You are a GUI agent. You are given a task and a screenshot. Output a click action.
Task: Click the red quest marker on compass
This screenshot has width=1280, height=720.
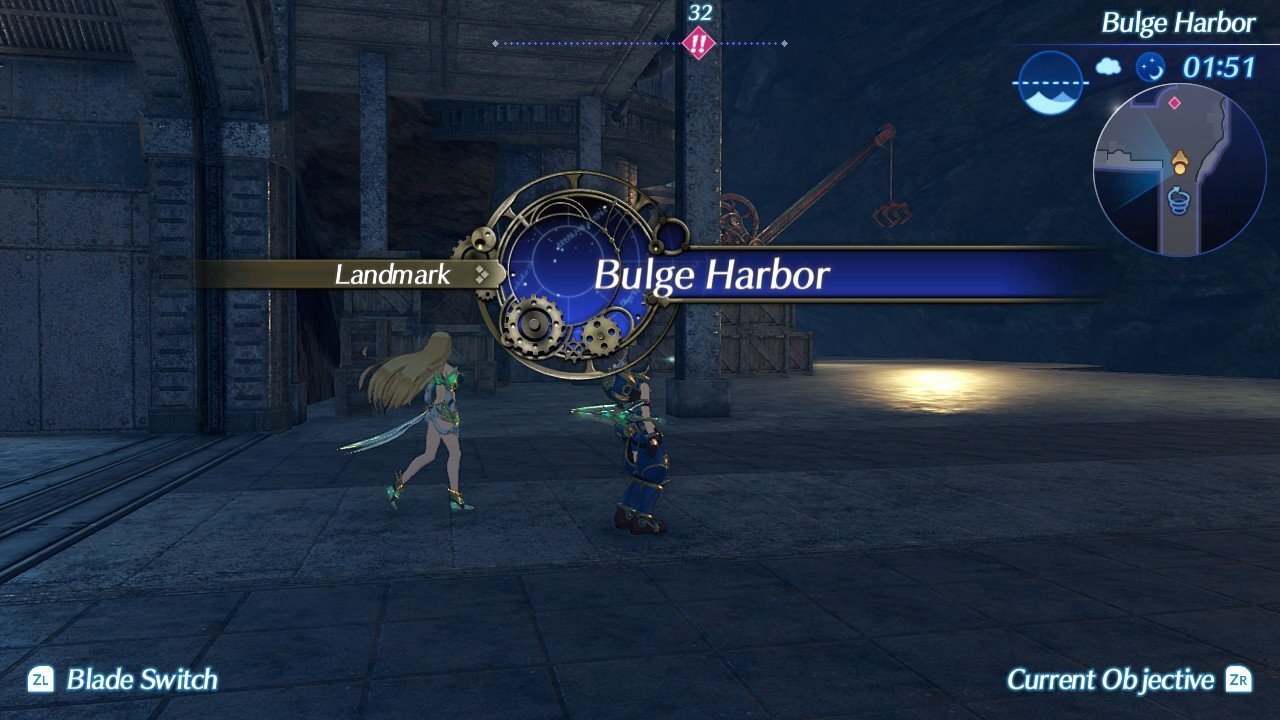pyautogui.click(x=697, y=44)
